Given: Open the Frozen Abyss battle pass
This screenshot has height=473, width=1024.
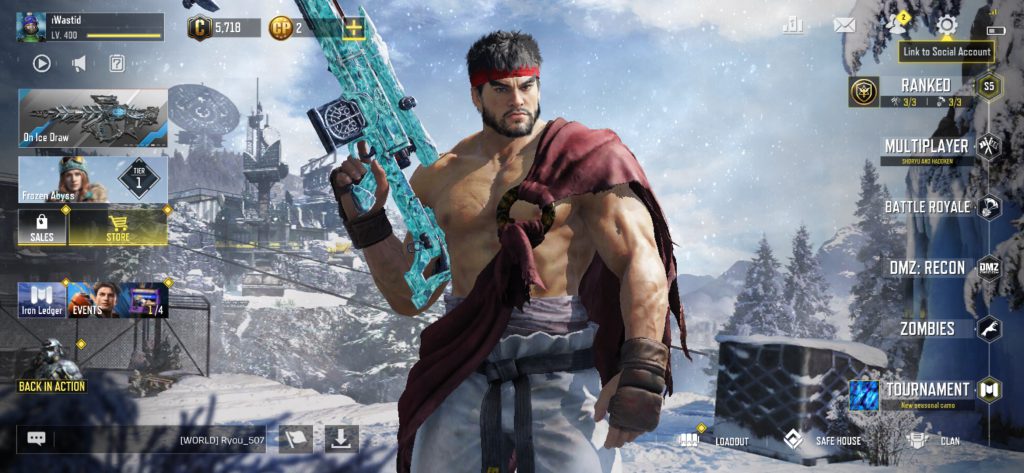Looking at the screenshot, I should (x=92, y=179).
